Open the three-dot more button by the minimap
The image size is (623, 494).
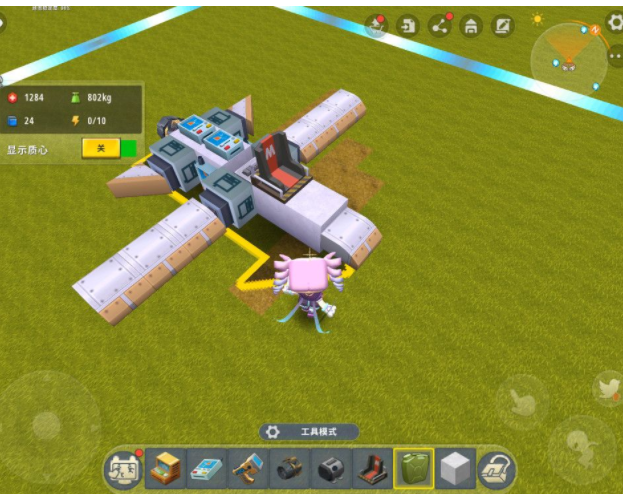pyautogui.click(x=615, y=57)
